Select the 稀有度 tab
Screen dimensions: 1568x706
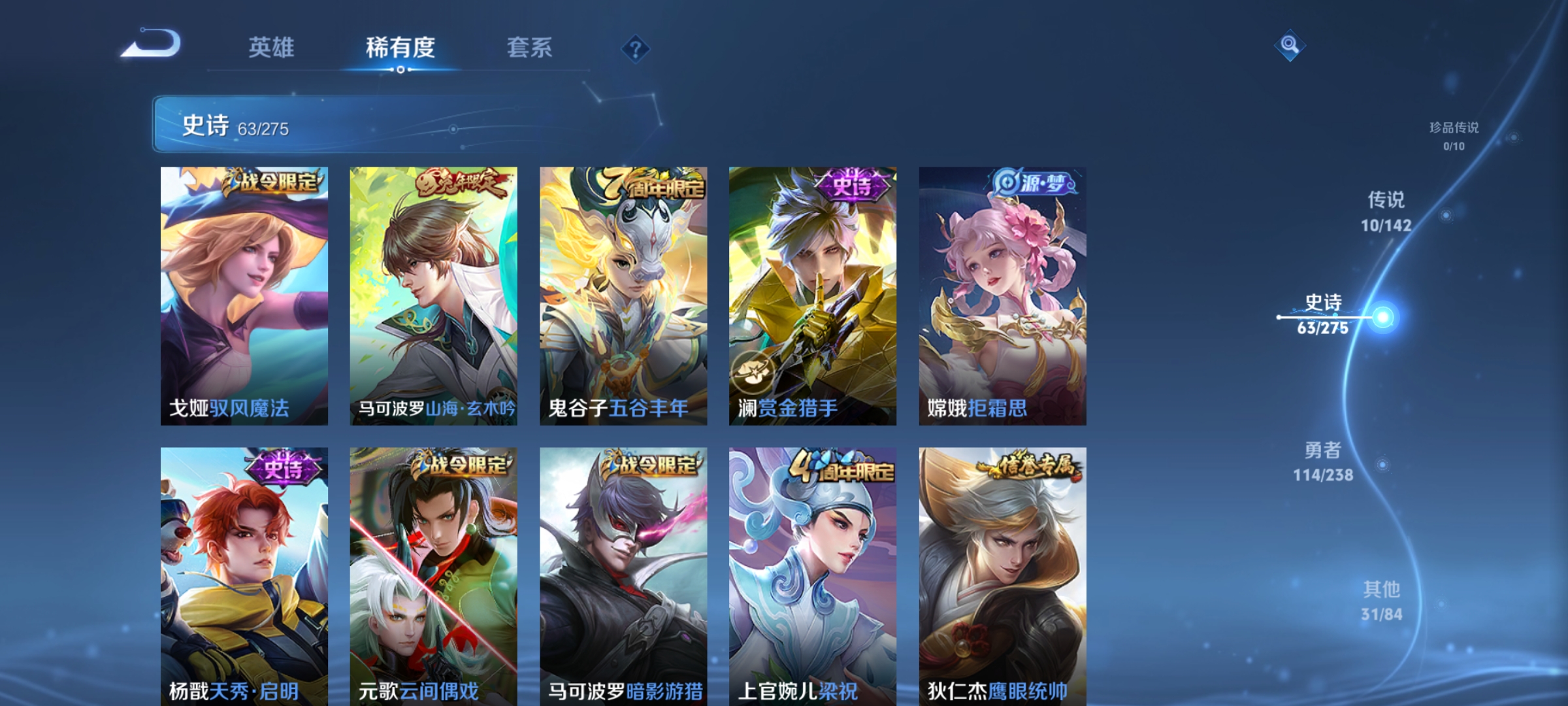[x=400, y=48]
